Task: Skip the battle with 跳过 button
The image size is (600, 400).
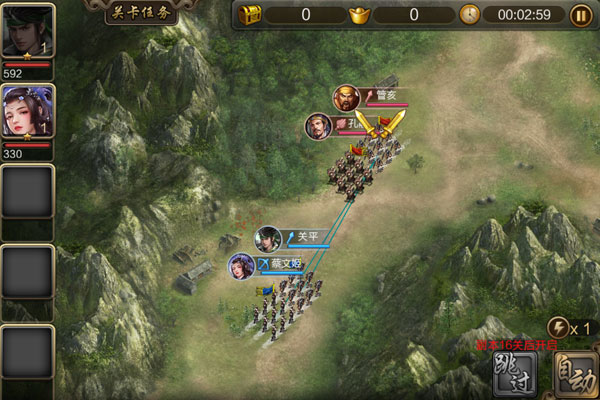Action: [x=517, y=376]
